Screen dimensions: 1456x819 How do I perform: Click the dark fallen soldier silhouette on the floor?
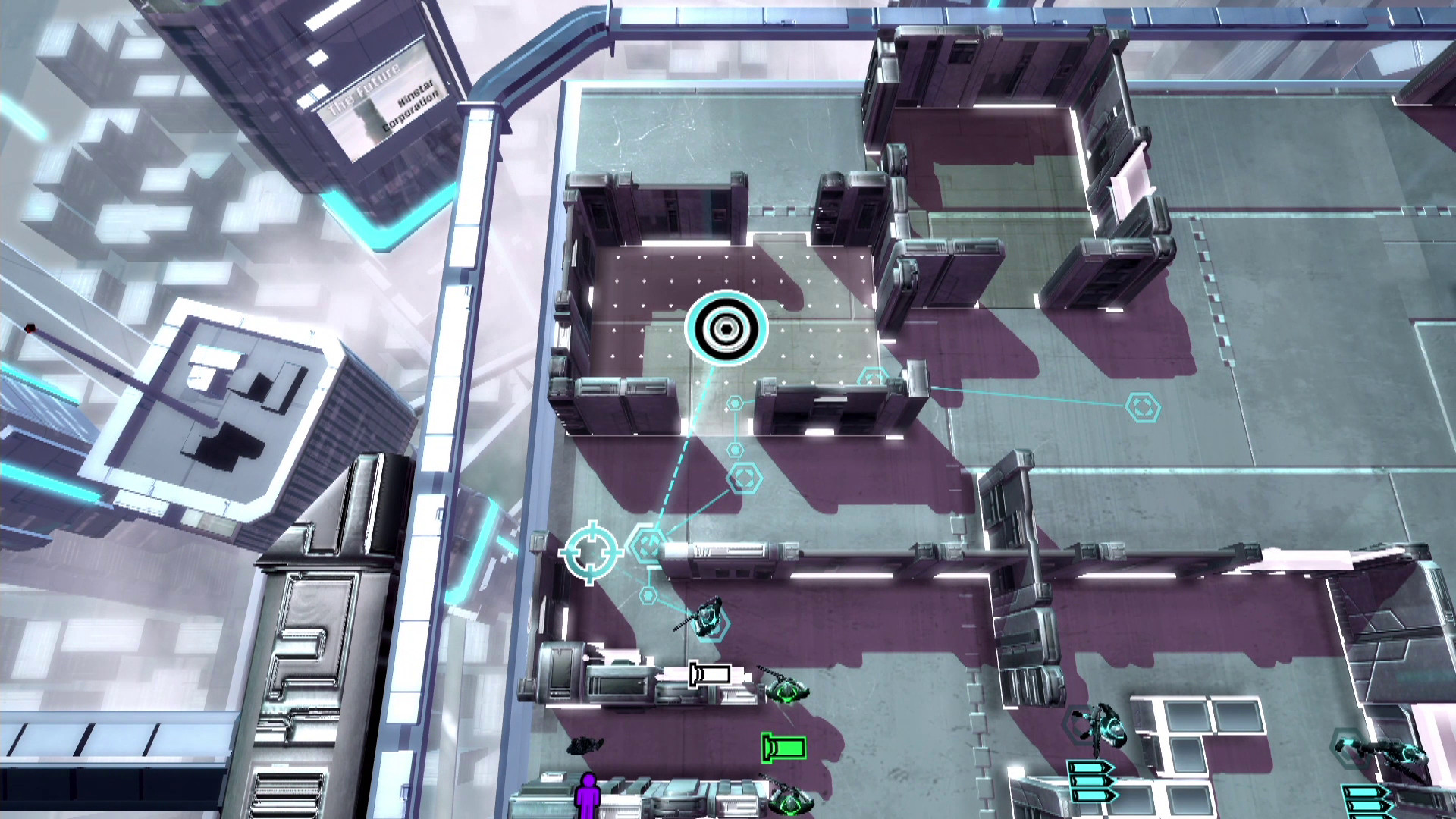tap(586, 745)
